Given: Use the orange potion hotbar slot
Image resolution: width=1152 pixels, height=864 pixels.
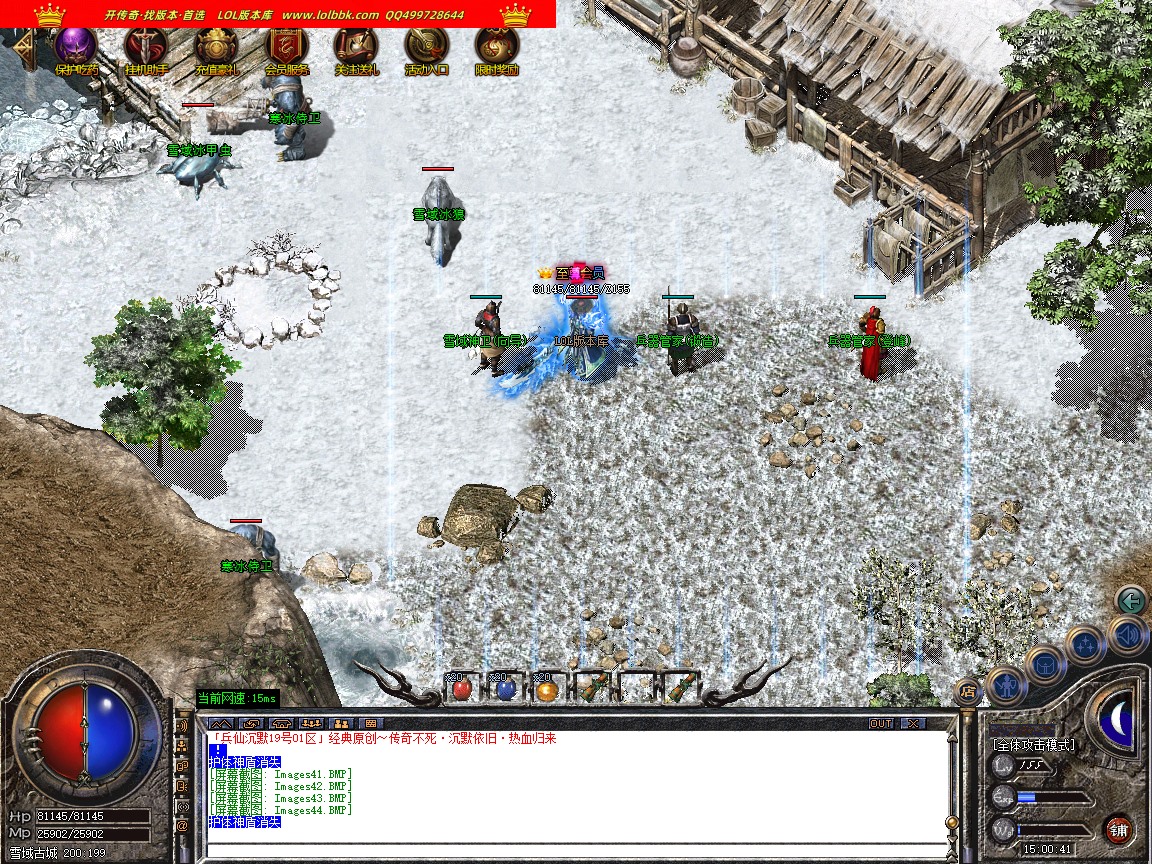Looking at the screenshot, I should click(x=545, y=688).
